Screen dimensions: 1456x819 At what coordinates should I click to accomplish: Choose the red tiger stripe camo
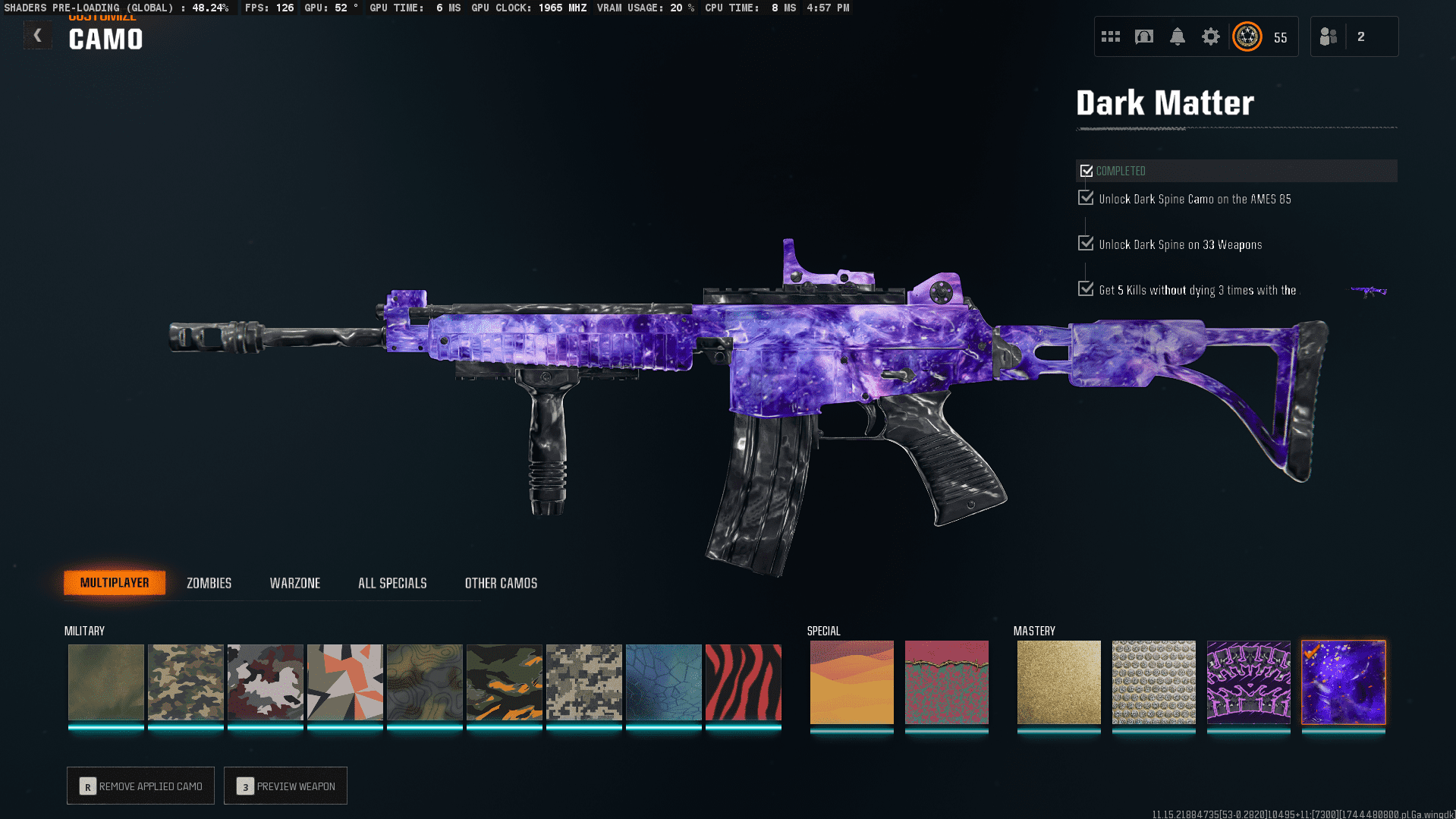click(743, 682)
